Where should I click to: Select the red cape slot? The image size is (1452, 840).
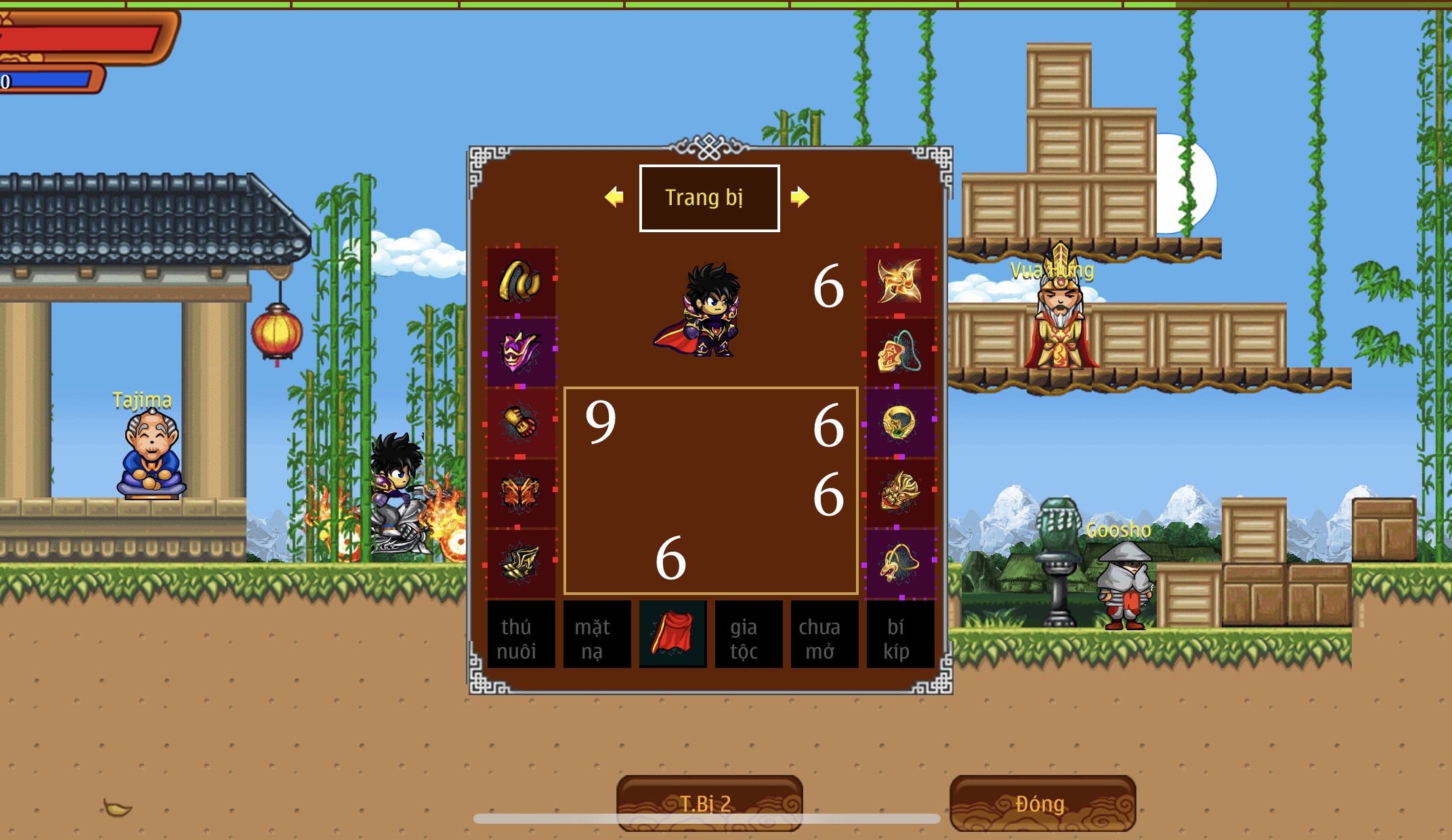click(x=672, y=634)
